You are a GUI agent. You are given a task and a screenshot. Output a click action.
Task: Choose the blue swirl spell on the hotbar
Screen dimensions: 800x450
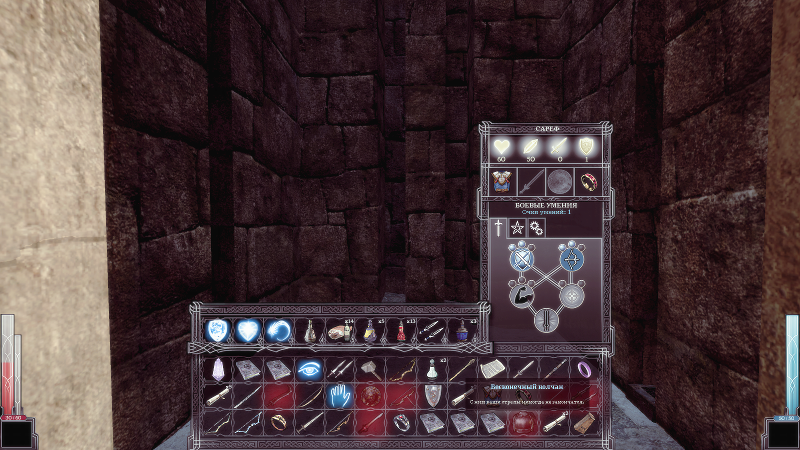278,329
